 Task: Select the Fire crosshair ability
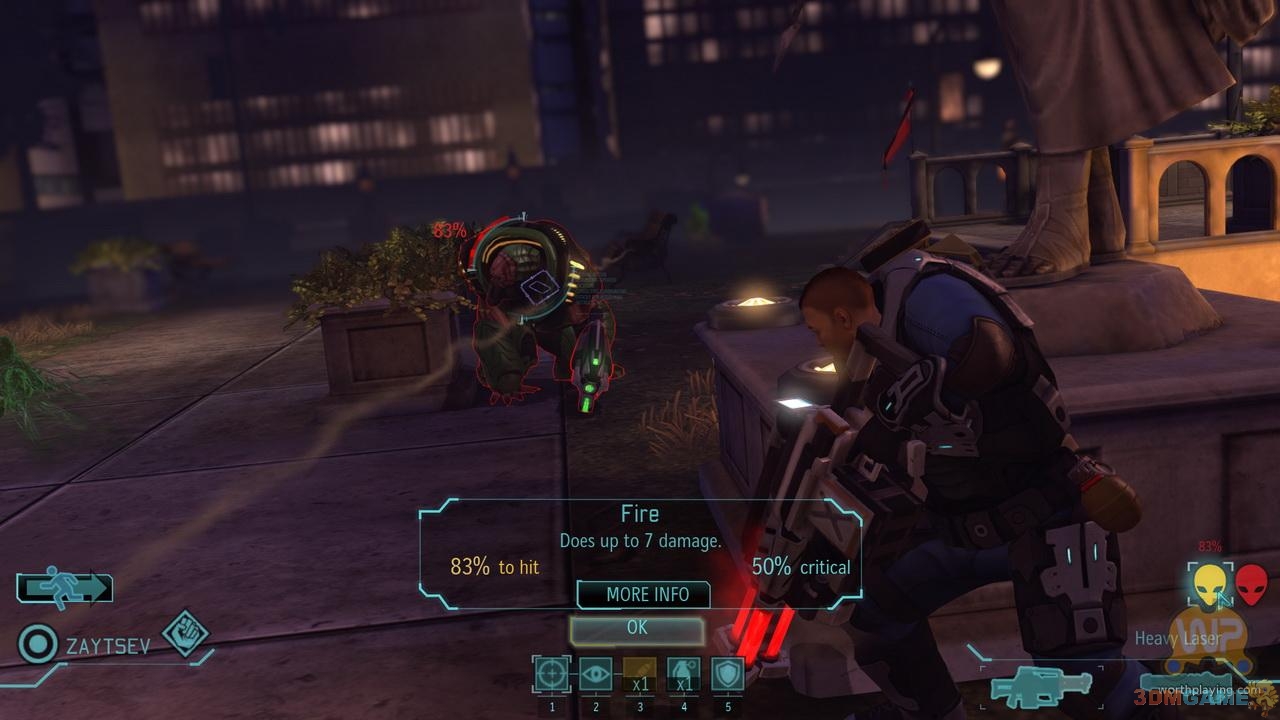click(551, 674)
